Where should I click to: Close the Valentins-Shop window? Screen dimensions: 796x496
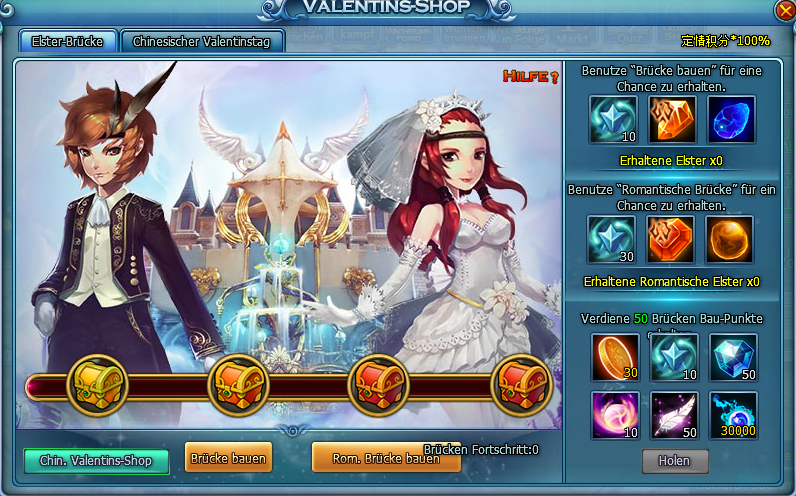coord(784,11)
